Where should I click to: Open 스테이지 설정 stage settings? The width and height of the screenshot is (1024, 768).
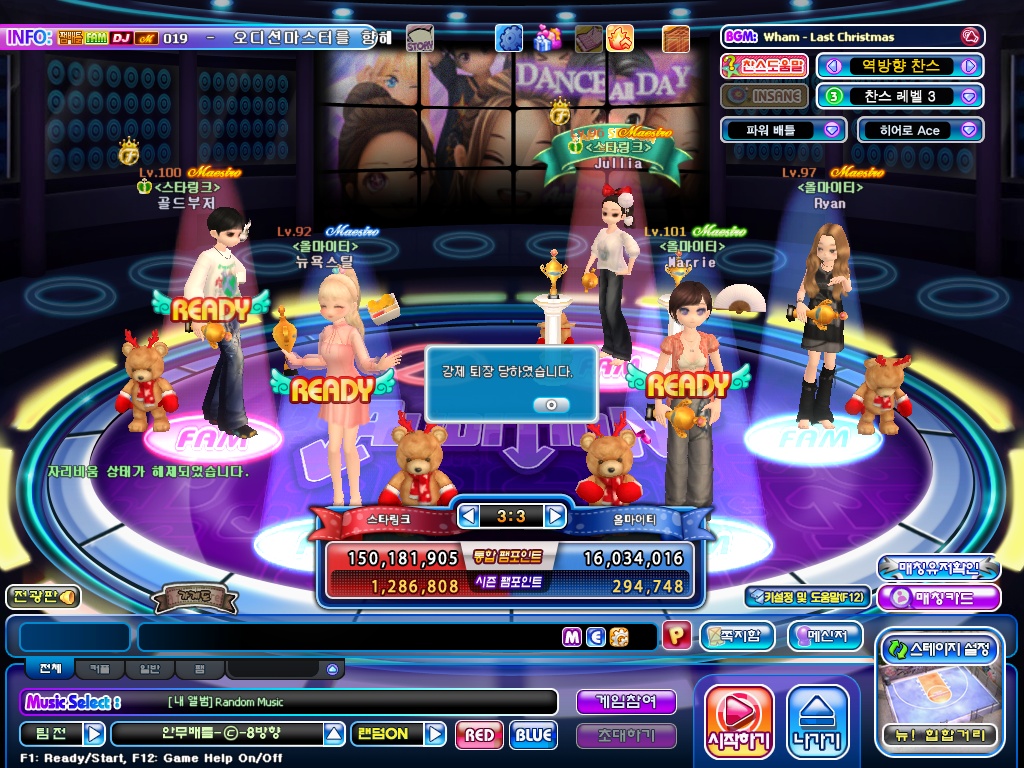(939, 650)
